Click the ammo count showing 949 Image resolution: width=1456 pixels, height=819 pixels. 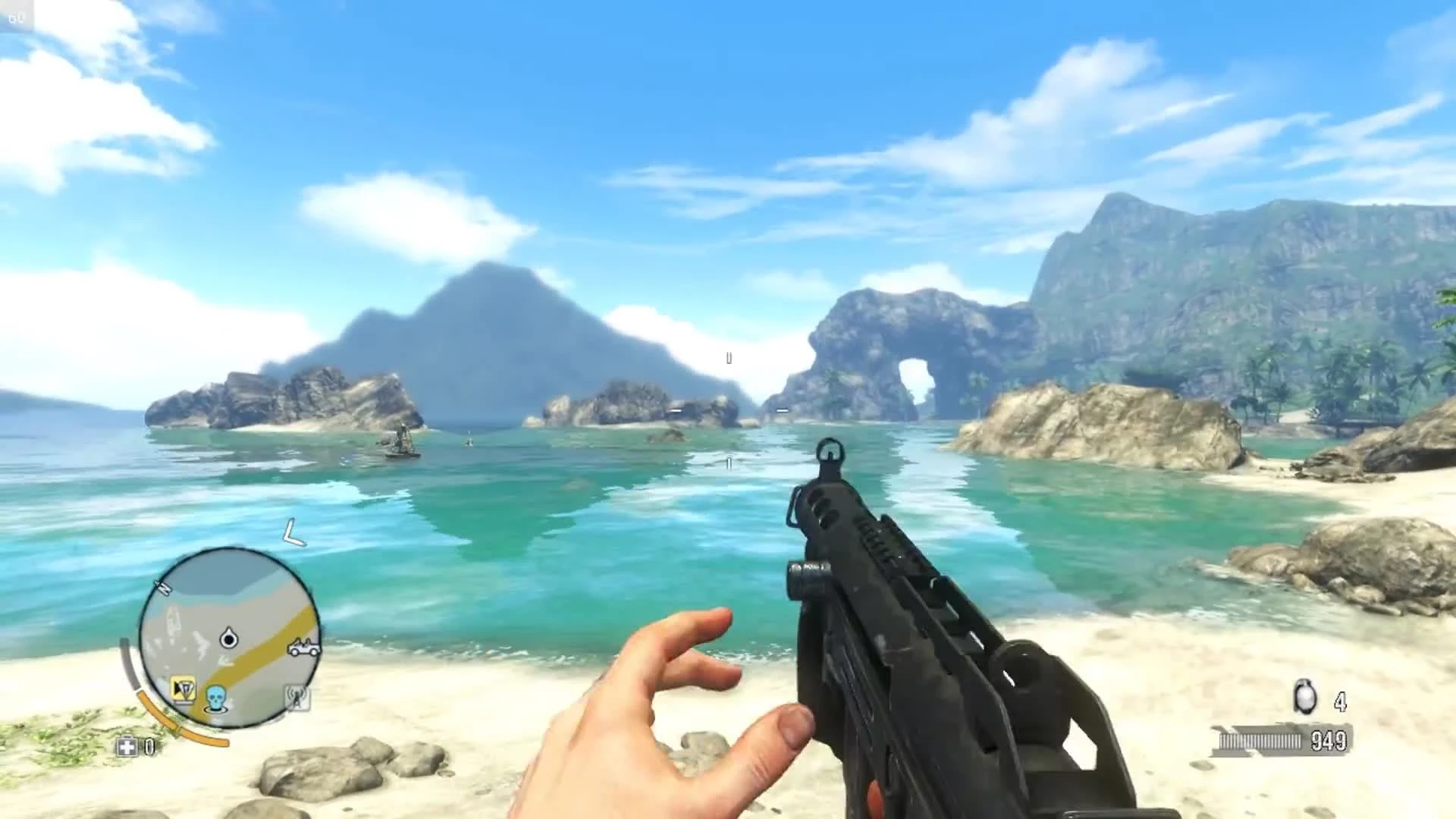(x=1328, y=741)
